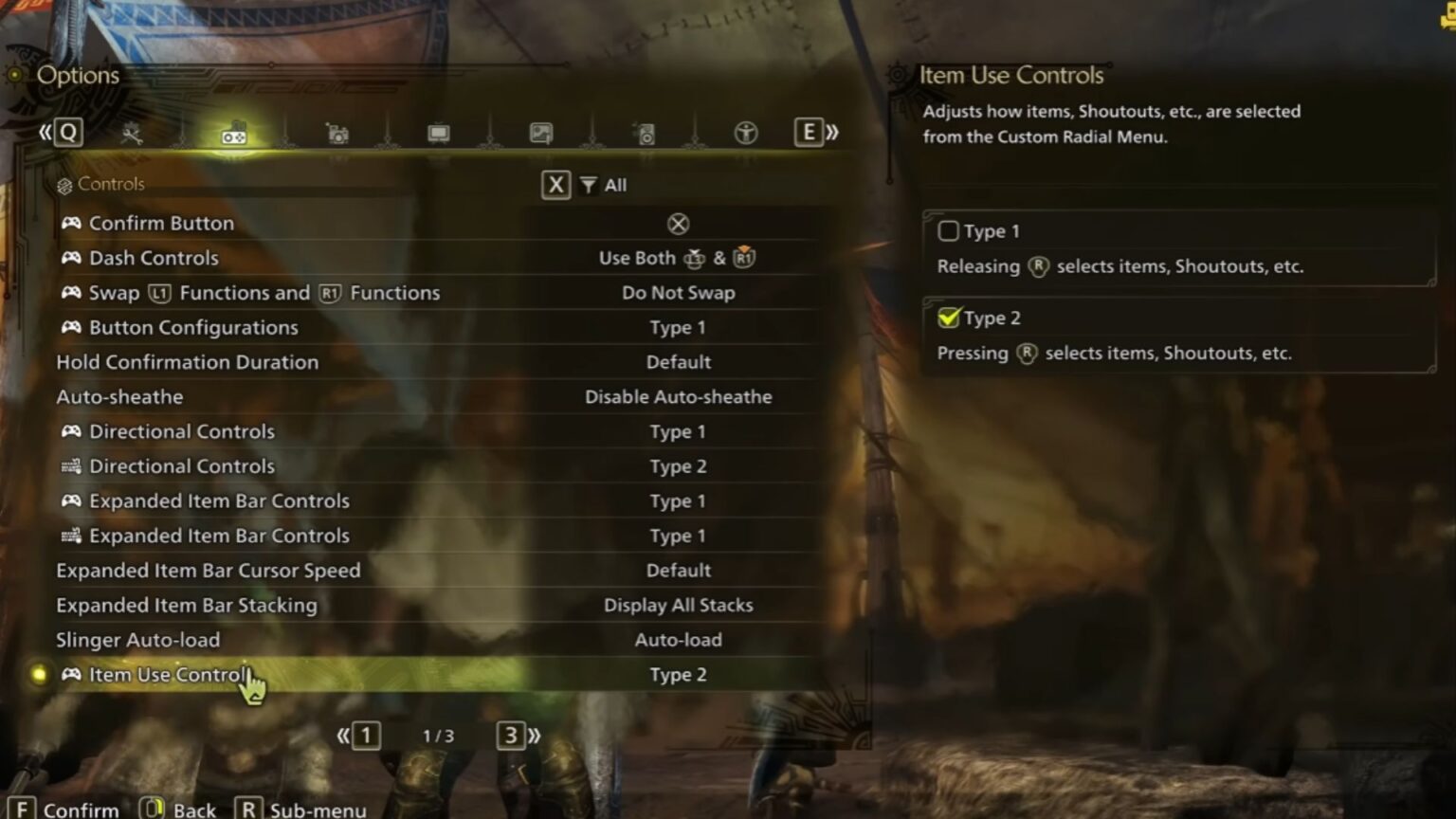Click the All filter funnel icon

tap(589, 185)
